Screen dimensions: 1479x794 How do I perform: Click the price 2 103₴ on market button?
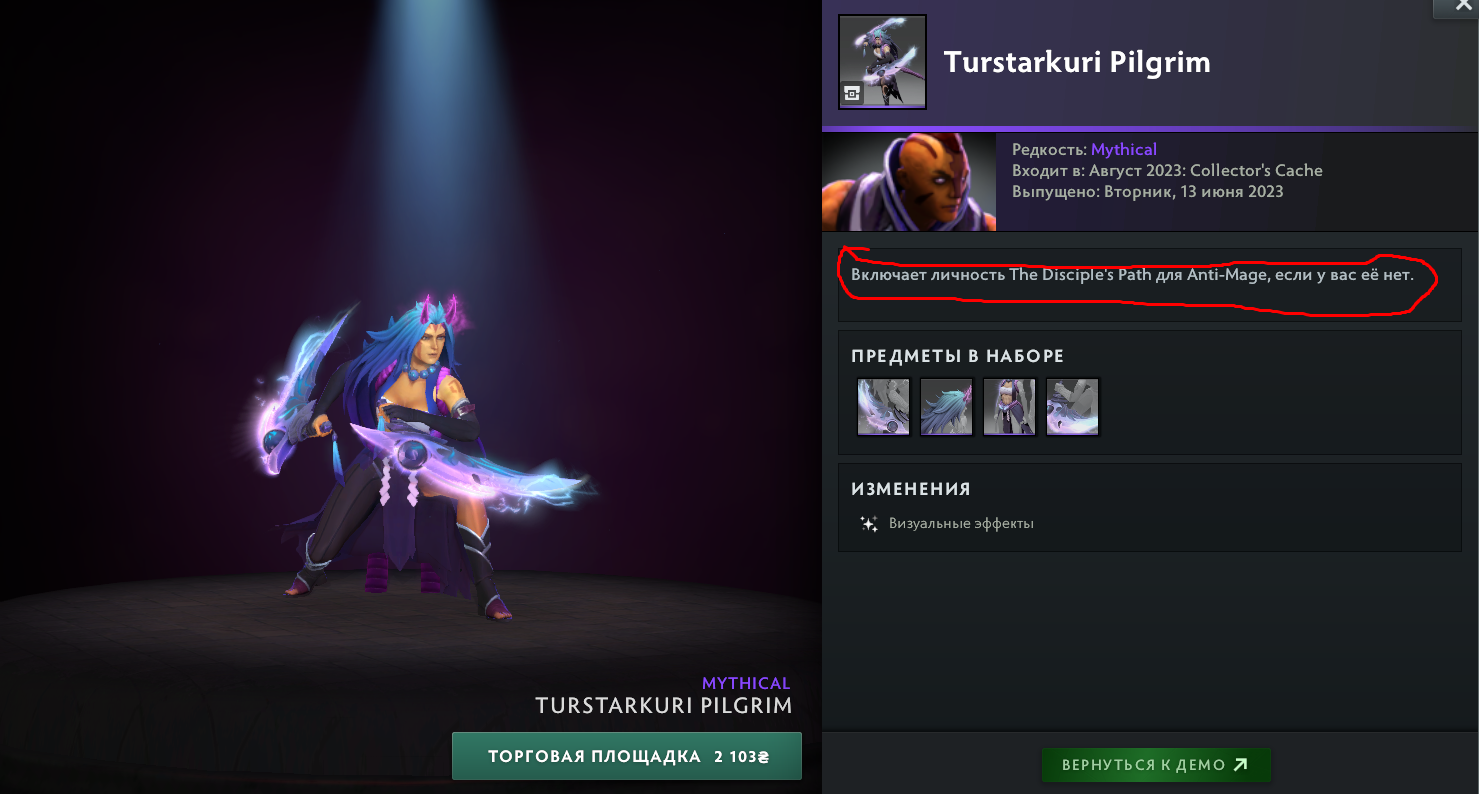[740, 756]
